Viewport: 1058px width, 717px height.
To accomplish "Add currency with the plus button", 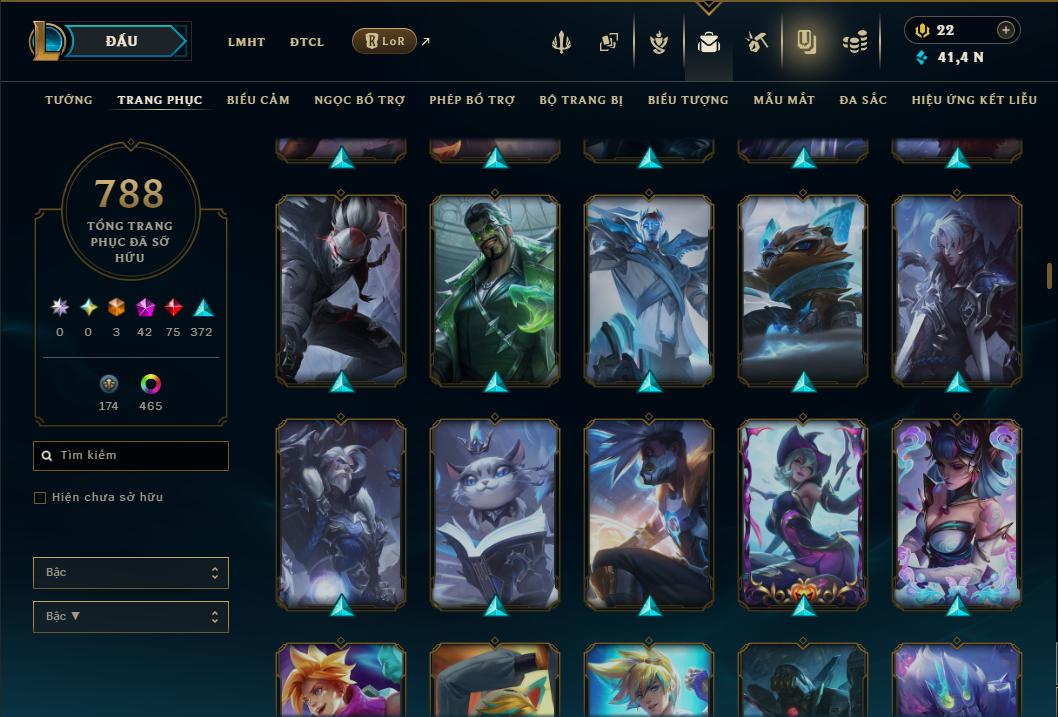I will pyautogui.click(x=1006, y=30).
